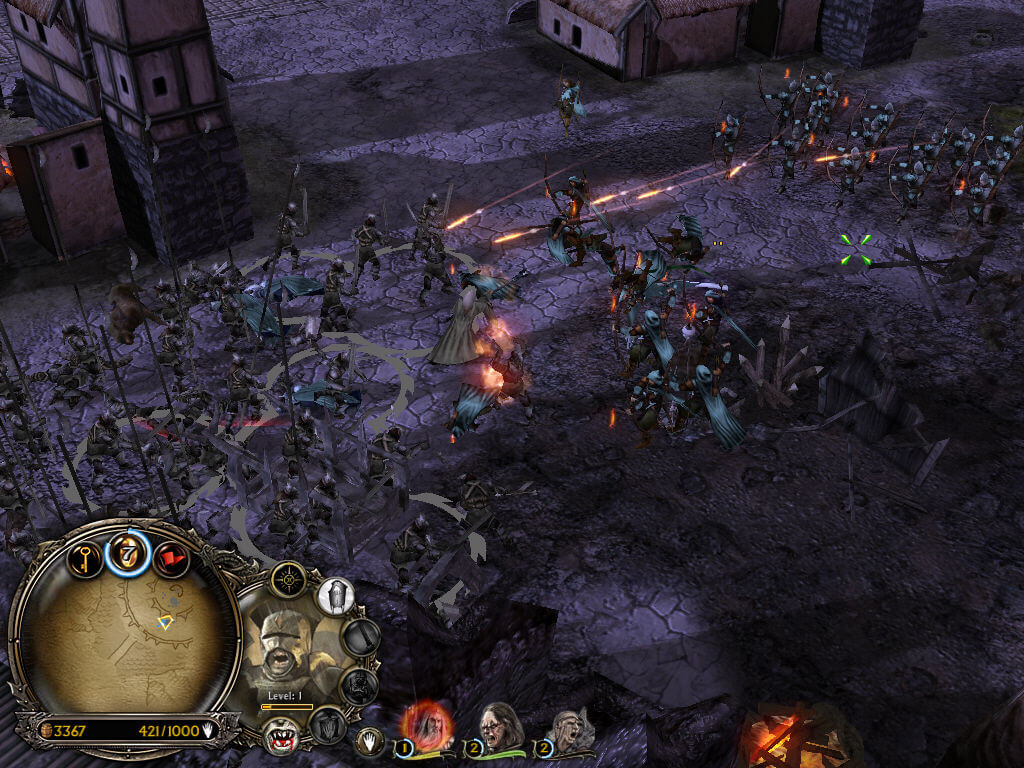The height and width of the screenshot is (768, 1024).
Task: Select the red flag icon above the minimap
Action: [x=170, y=558]
